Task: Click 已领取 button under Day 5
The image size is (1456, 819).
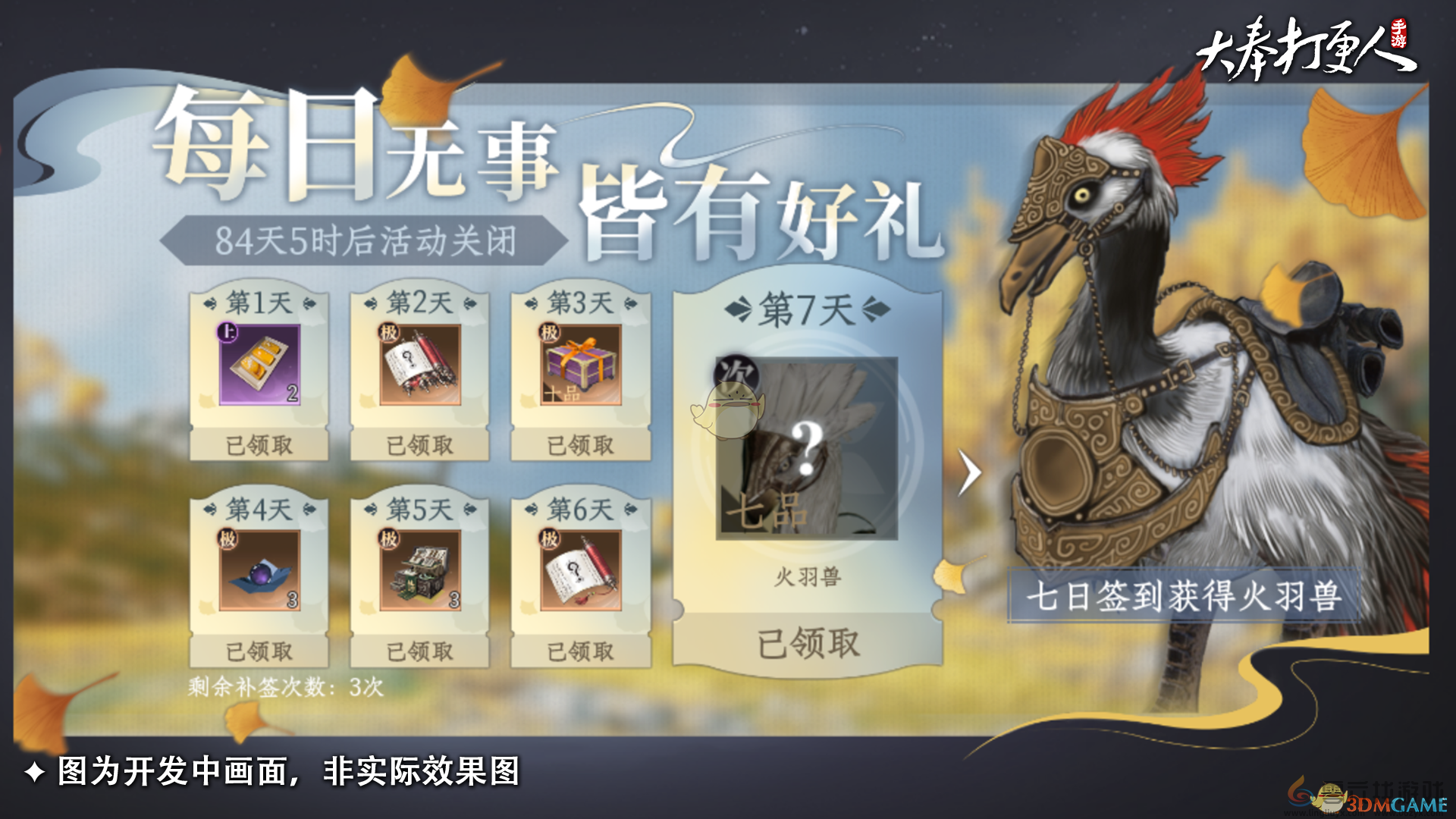Action: pyautogui.click(x=419, y=651)
